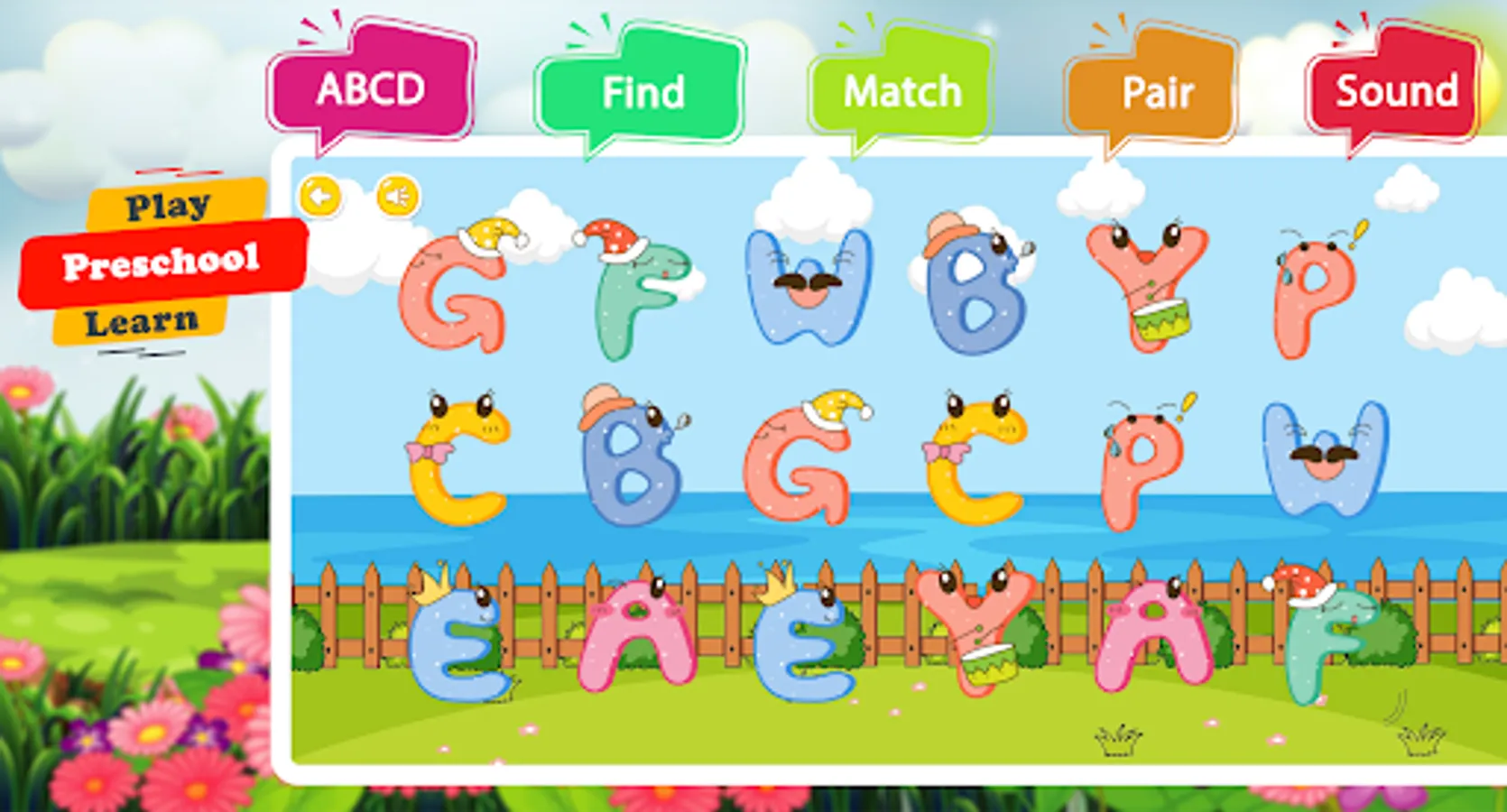This screenshot has height=812, width=1507.
Task: Click the back arrow icon
Action: coord(322,197)
